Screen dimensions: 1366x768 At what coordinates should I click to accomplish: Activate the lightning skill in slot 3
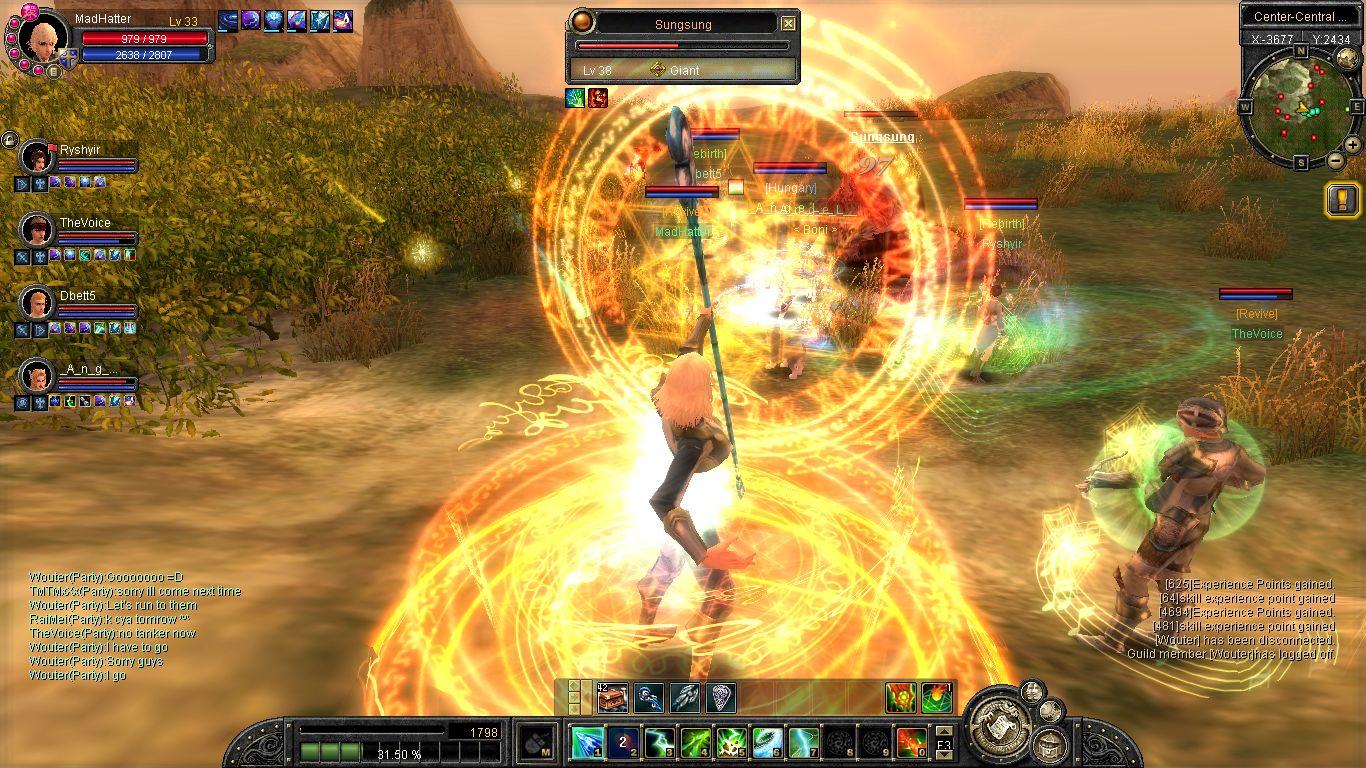659,743
